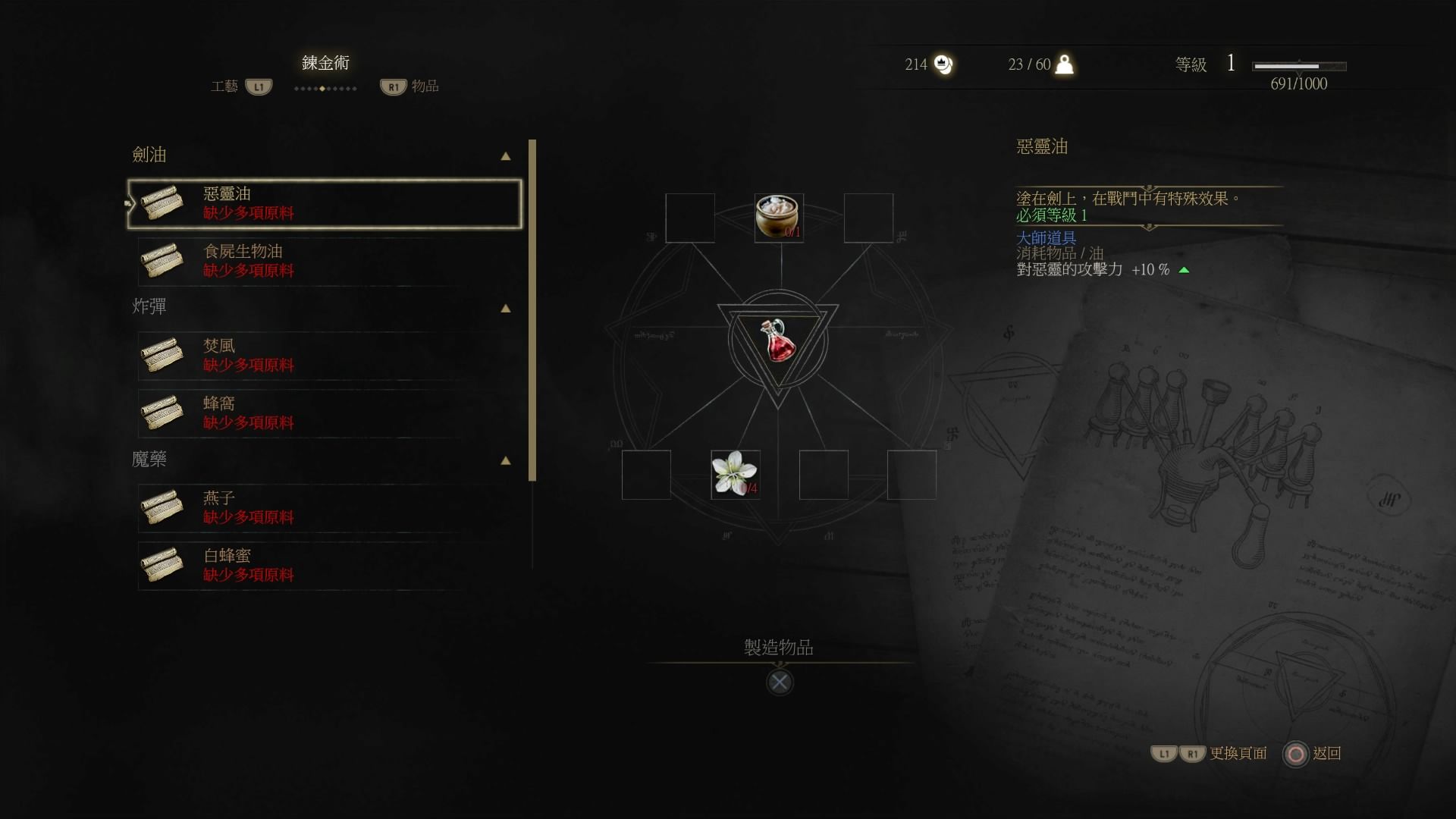
Task: Select the 白蜂蜜 potion recipe
Action: [x=325, y=566]
